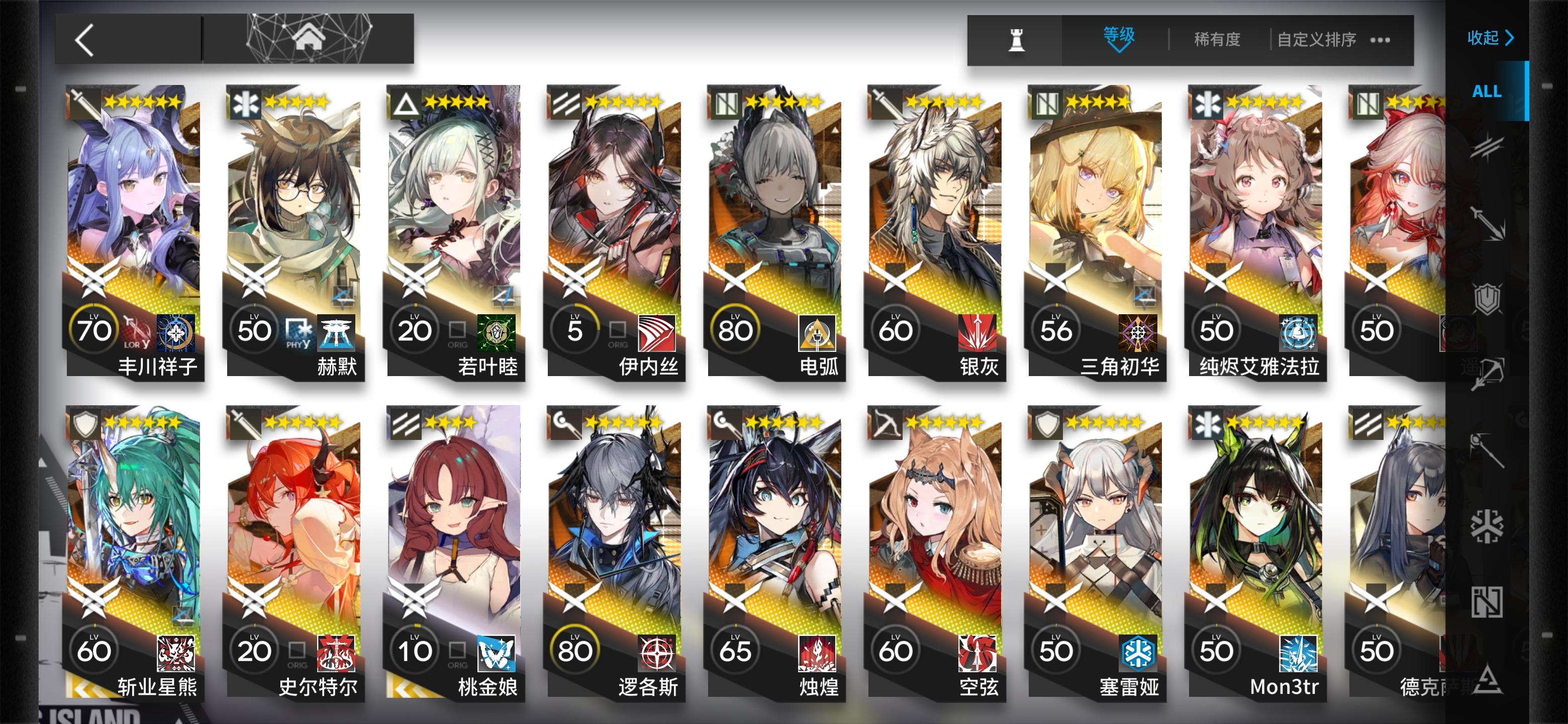Open the 等级 level sort dropdown

coord(1119,38)
